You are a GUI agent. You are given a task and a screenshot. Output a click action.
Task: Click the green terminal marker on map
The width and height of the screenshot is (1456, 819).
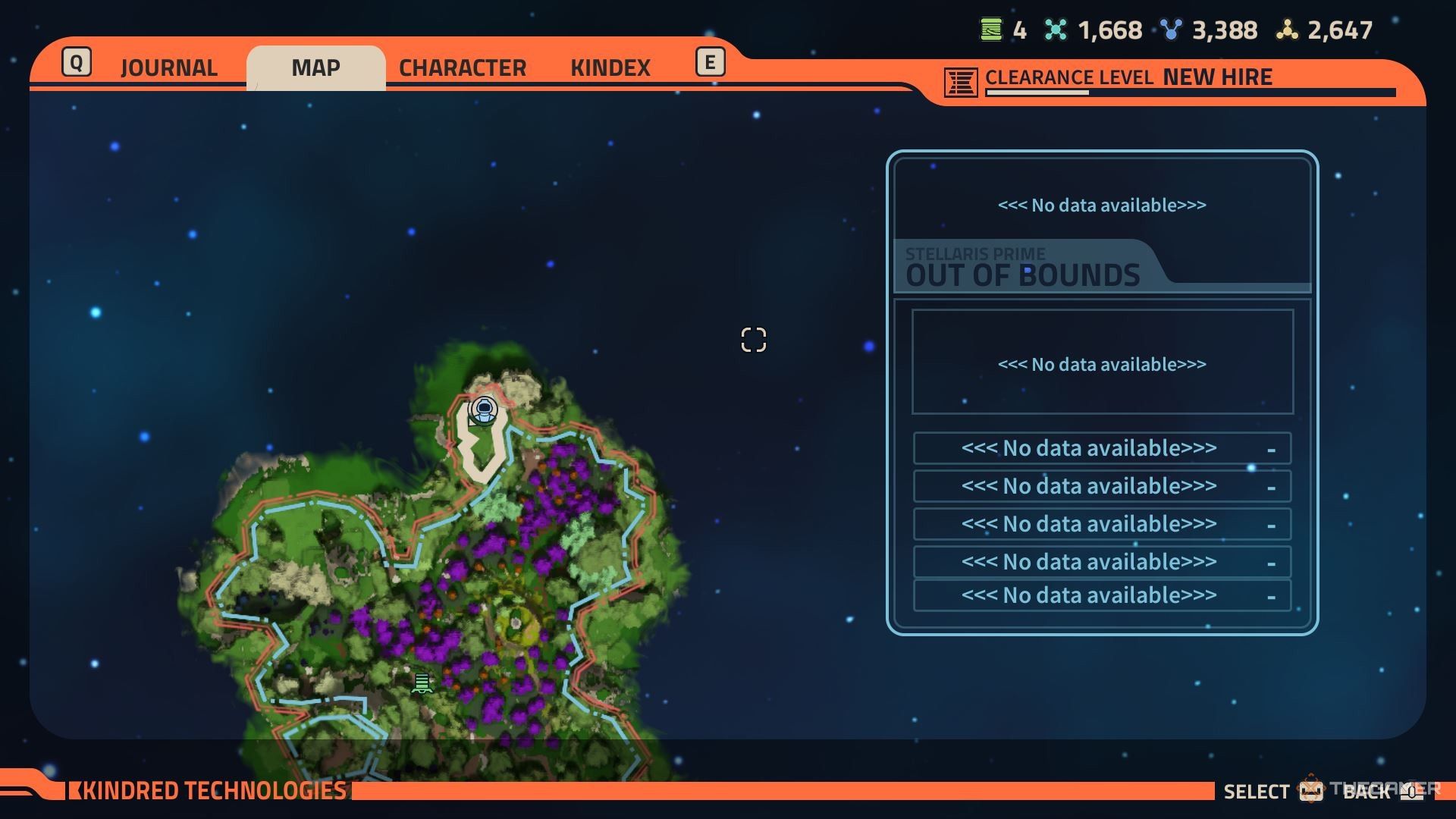(x=422, y=683)
